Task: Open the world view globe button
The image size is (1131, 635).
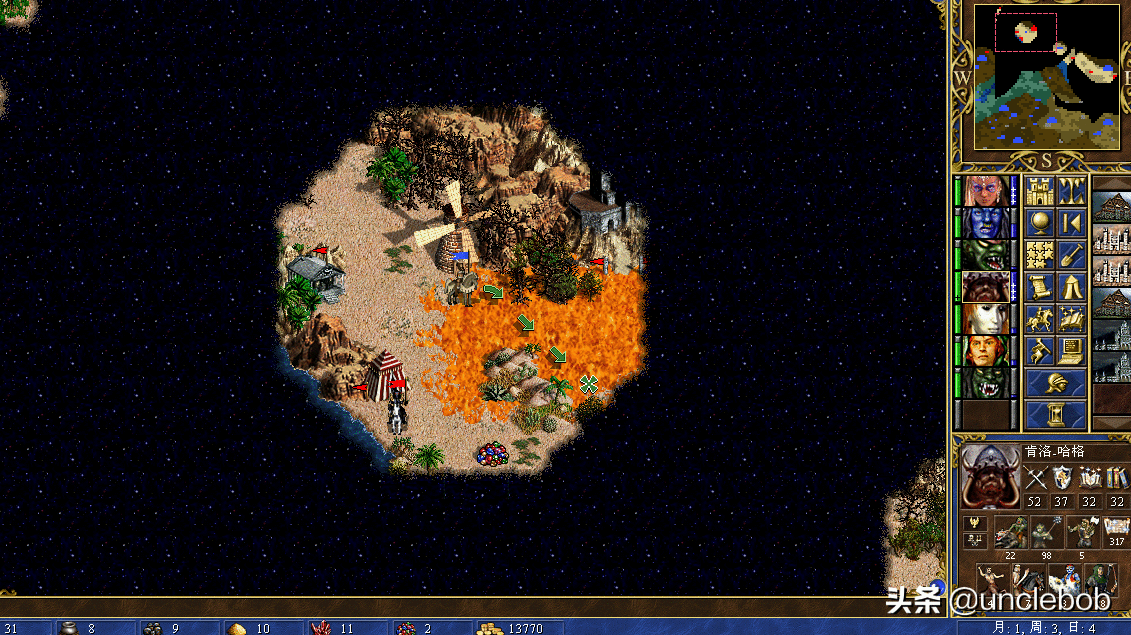Action: (x=1040, y=223)
